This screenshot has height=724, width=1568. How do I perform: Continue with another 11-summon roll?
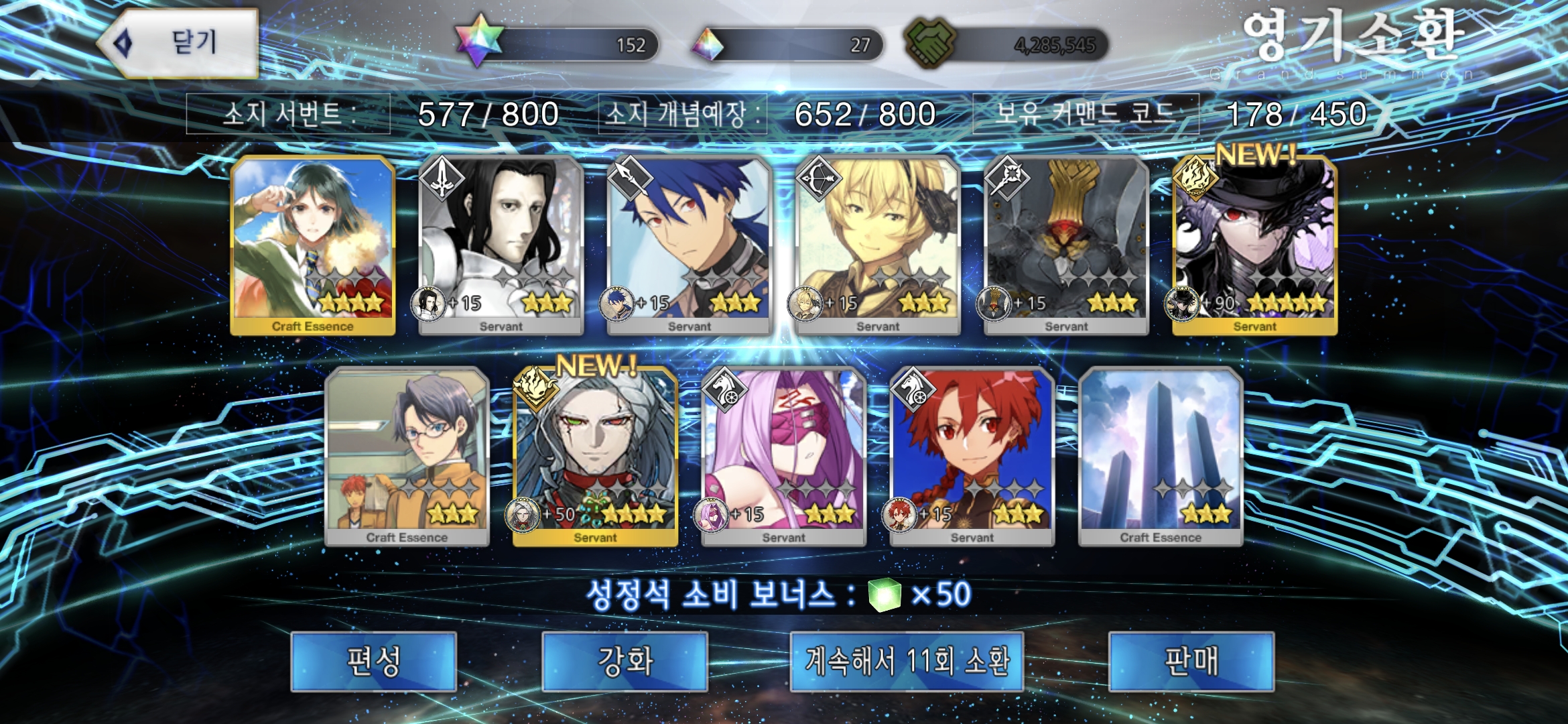(x=907, y=662)
